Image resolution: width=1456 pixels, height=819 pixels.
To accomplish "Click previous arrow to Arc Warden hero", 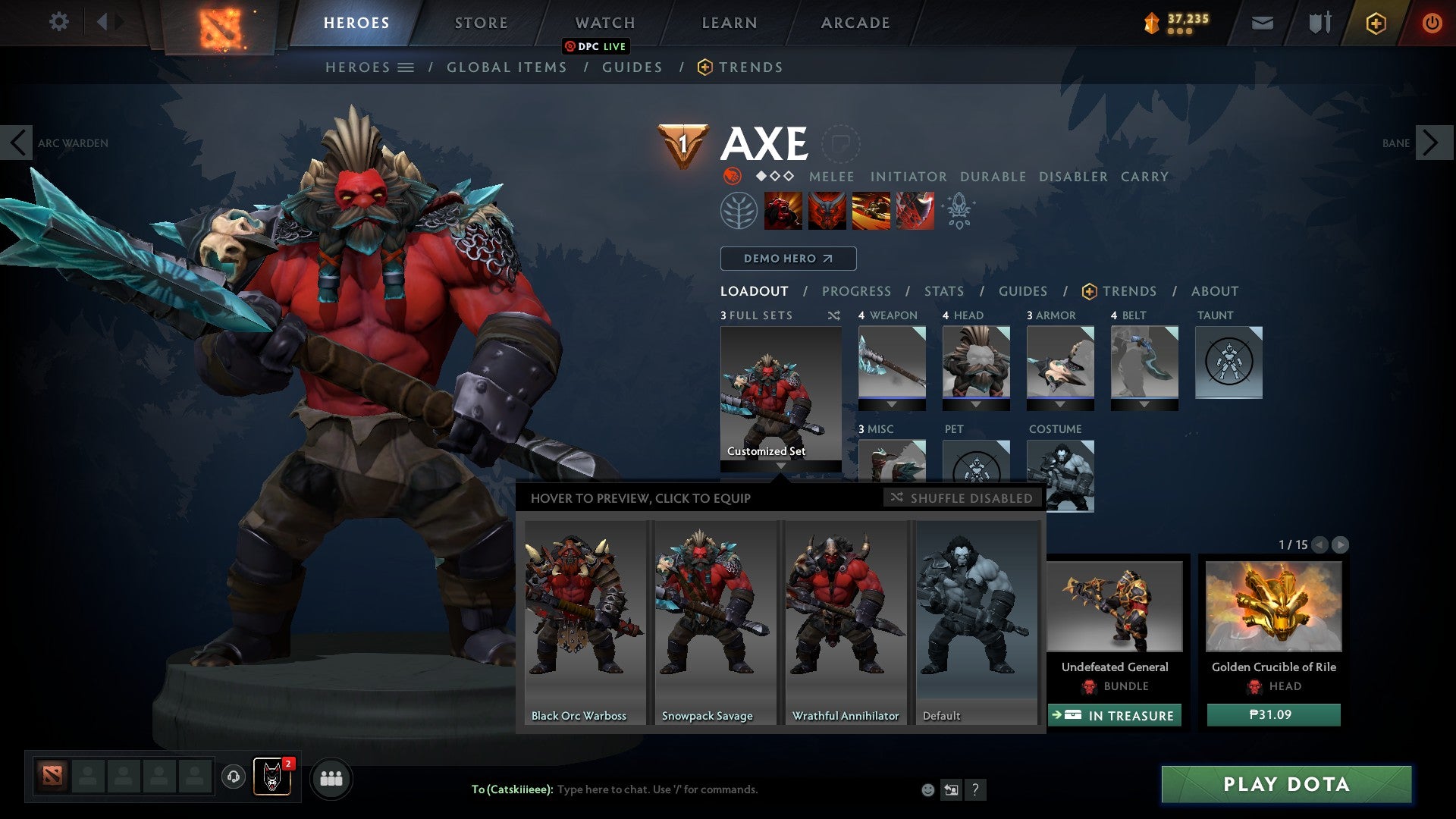I will pyautogui.click(x=17, y=142).
